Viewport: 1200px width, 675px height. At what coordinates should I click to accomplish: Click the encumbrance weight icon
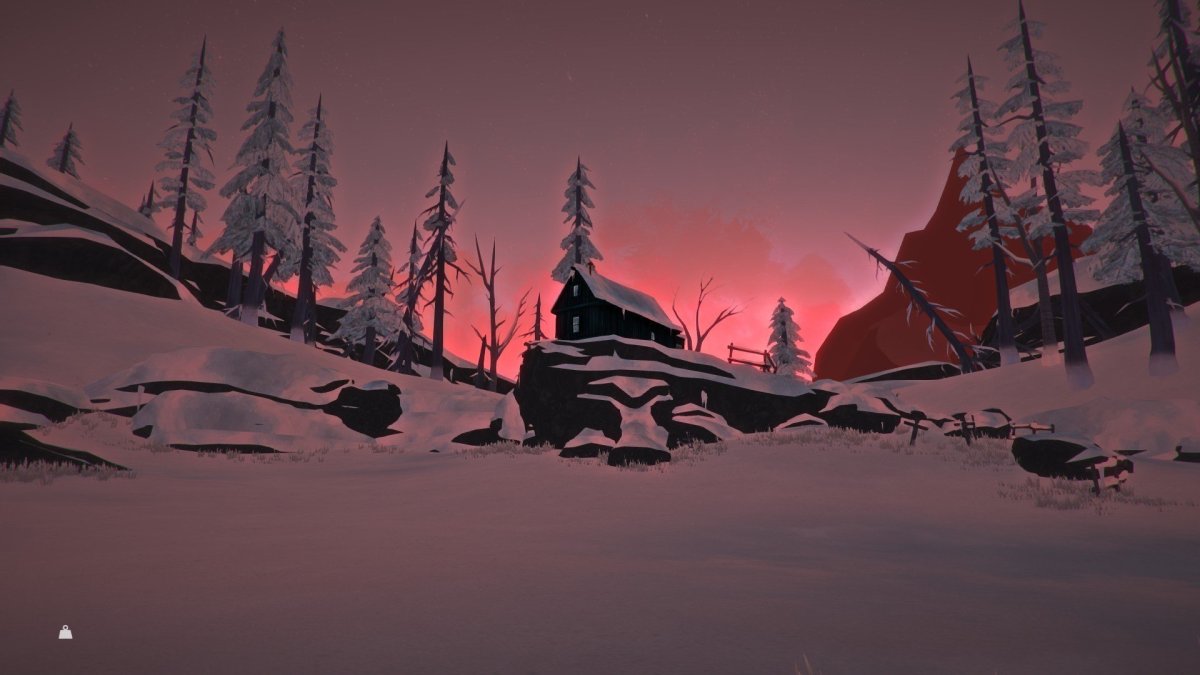tap(65, 632)
